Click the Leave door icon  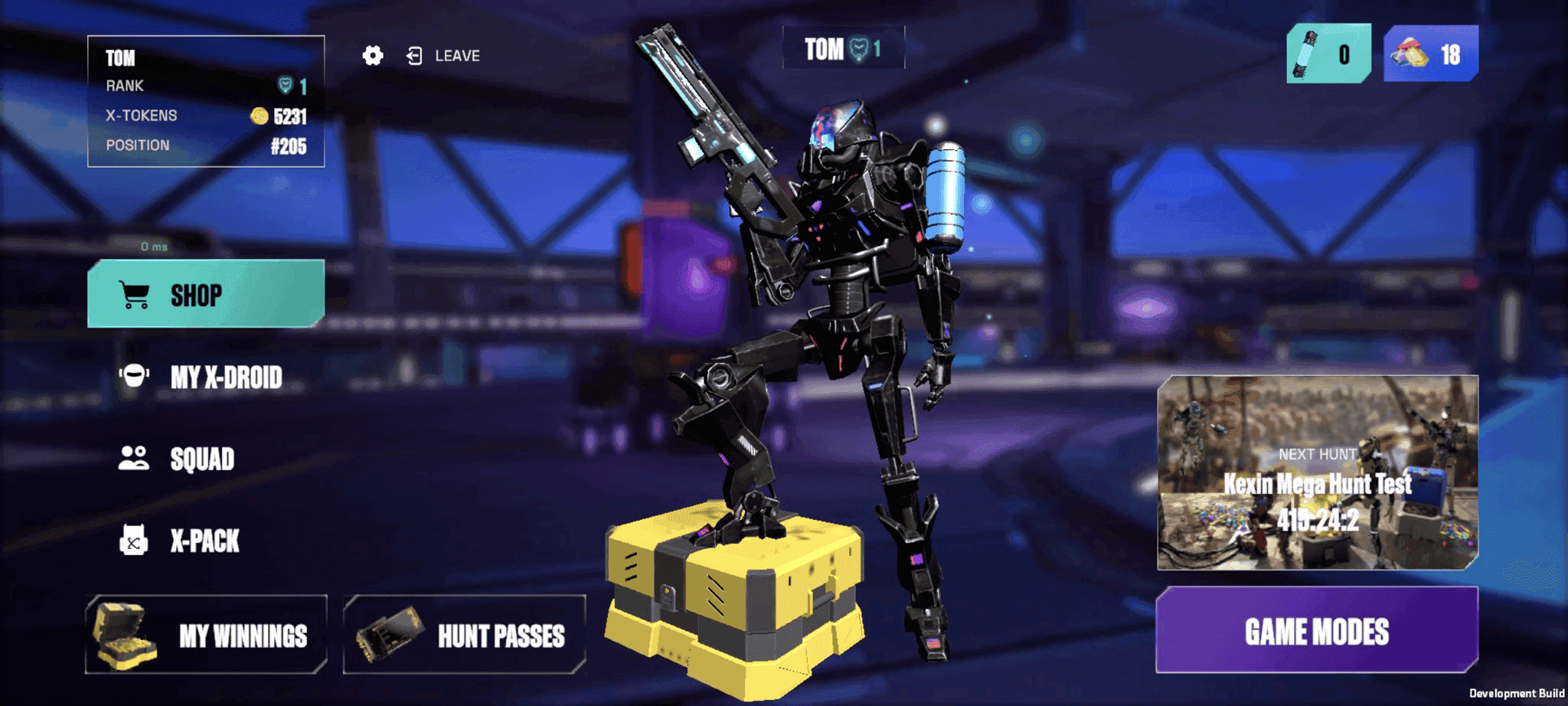point(413,55)
